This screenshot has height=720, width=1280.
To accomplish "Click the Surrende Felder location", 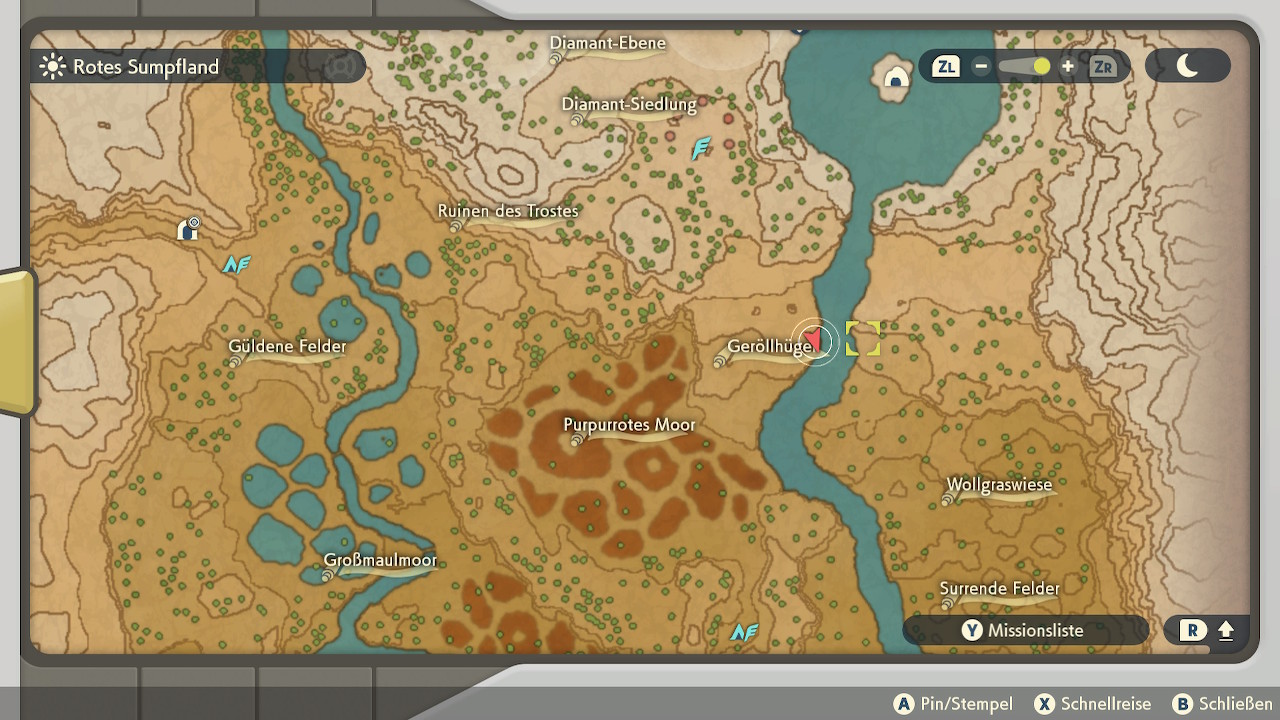I will tap(999, 589).
